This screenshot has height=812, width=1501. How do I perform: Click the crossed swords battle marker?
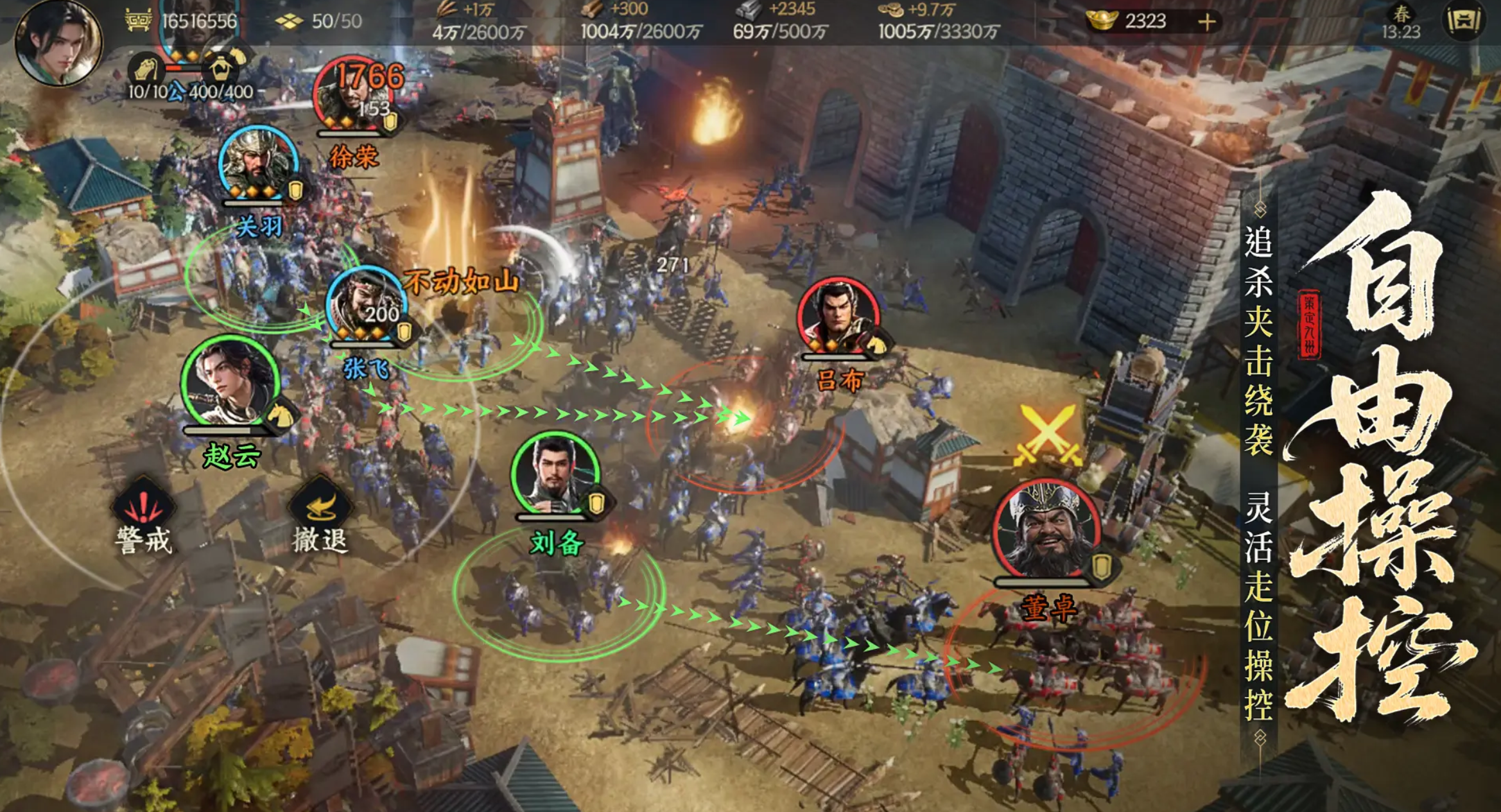tap(1047, 436)
